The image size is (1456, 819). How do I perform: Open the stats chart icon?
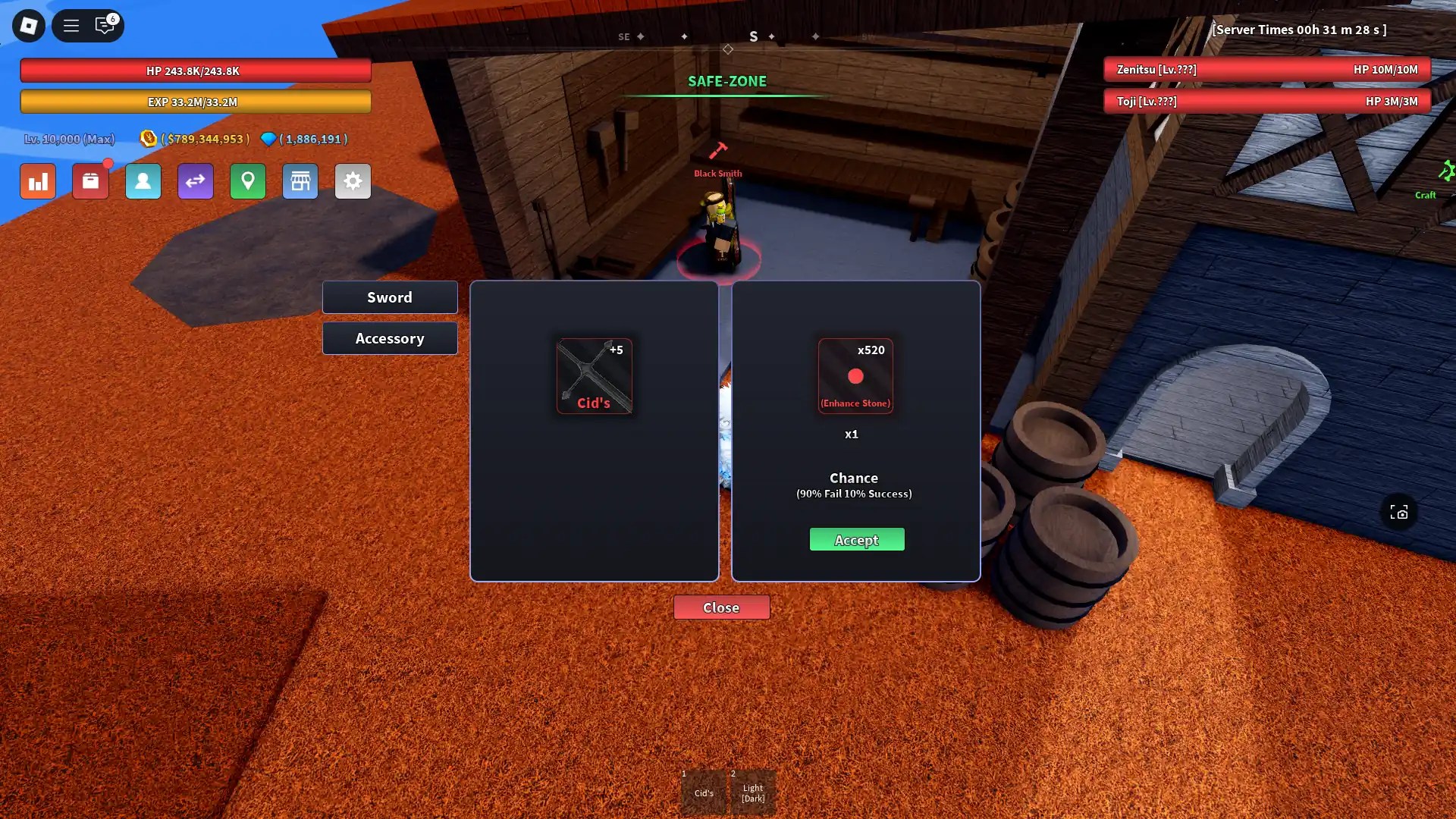(37, 181)
